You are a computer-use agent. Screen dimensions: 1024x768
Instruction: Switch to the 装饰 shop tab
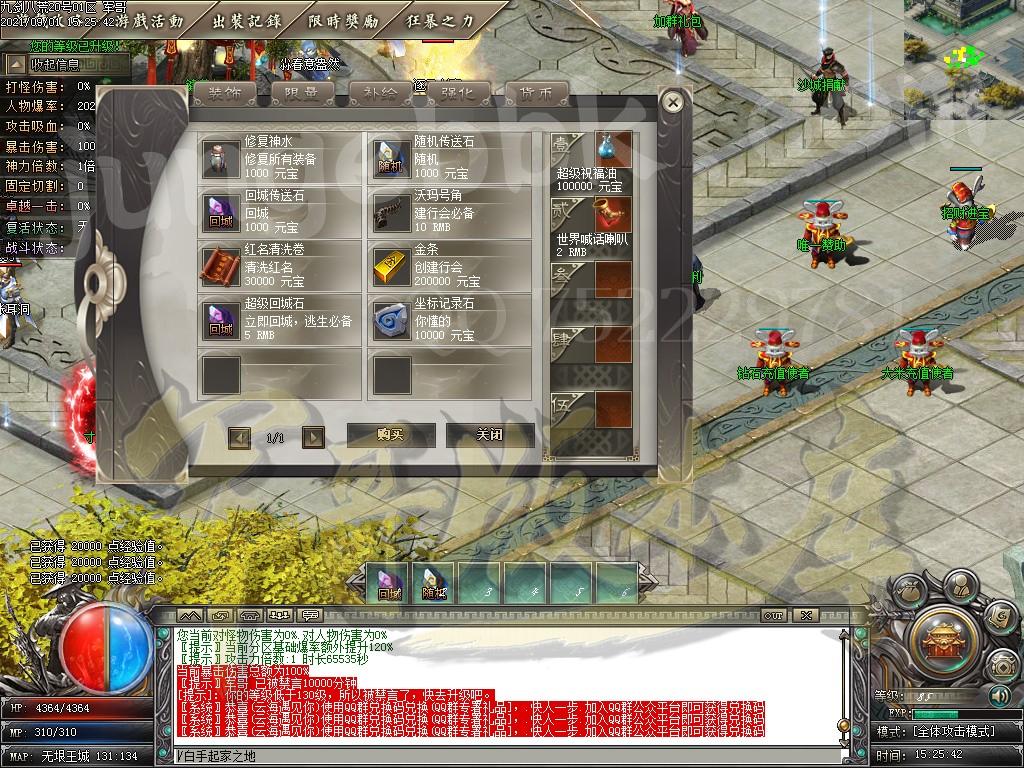tap(224, 93)
